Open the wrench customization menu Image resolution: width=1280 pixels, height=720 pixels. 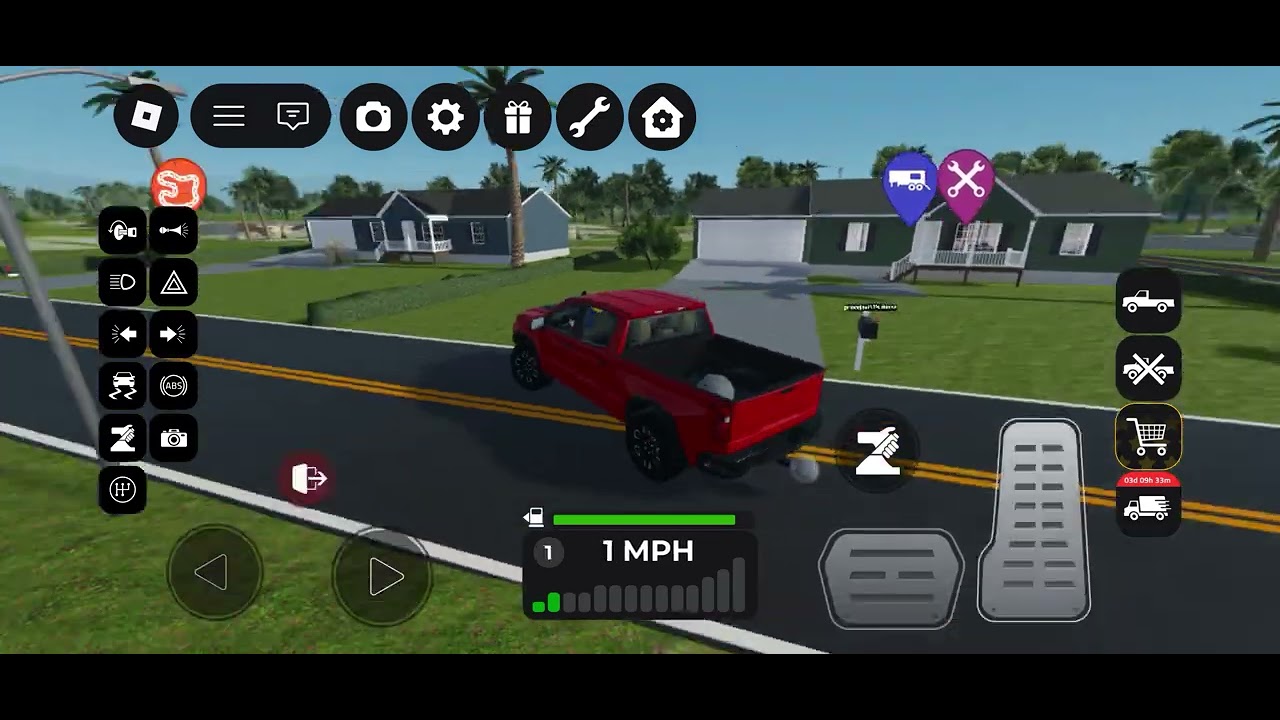[x=590, y=118]
